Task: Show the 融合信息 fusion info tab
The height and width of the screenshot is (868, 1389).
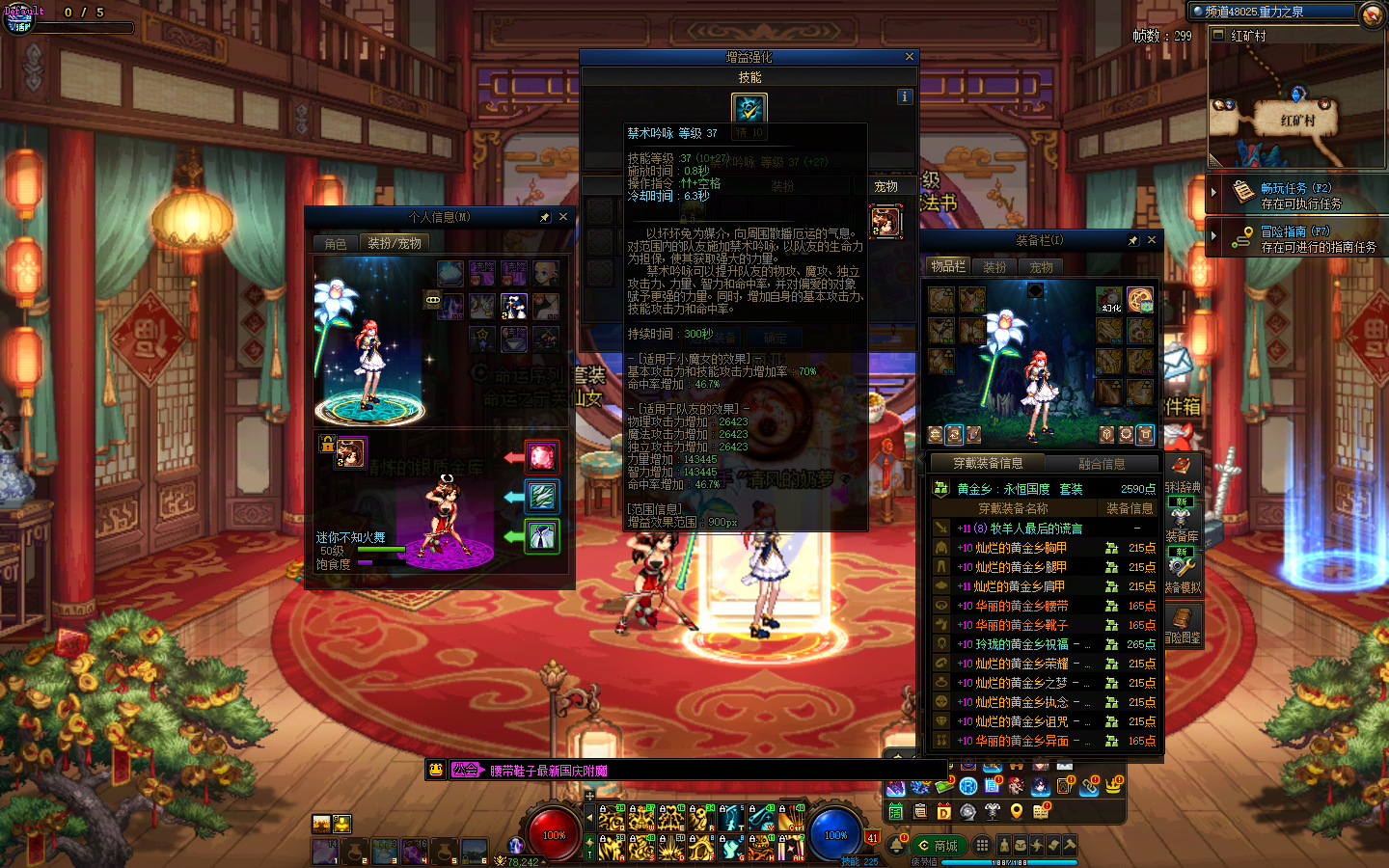Action: [1102, 464]
